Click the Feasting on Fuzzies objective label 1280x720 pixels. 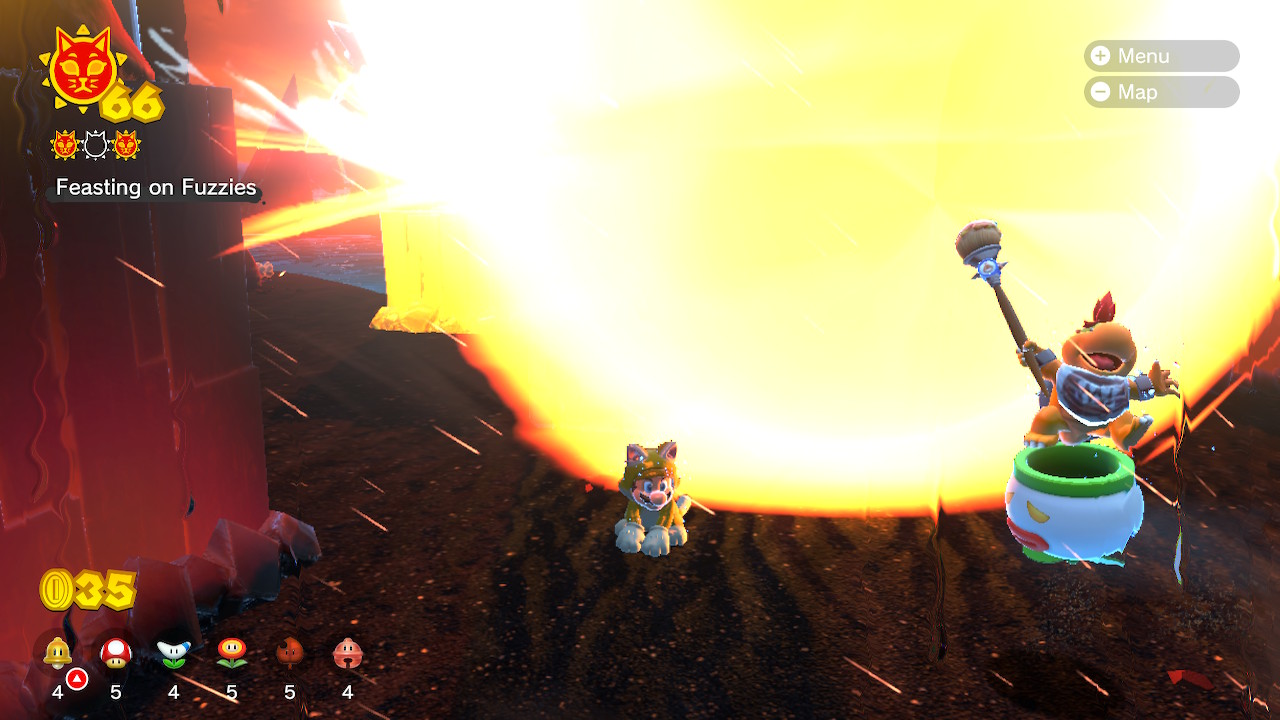click(156, 188)
